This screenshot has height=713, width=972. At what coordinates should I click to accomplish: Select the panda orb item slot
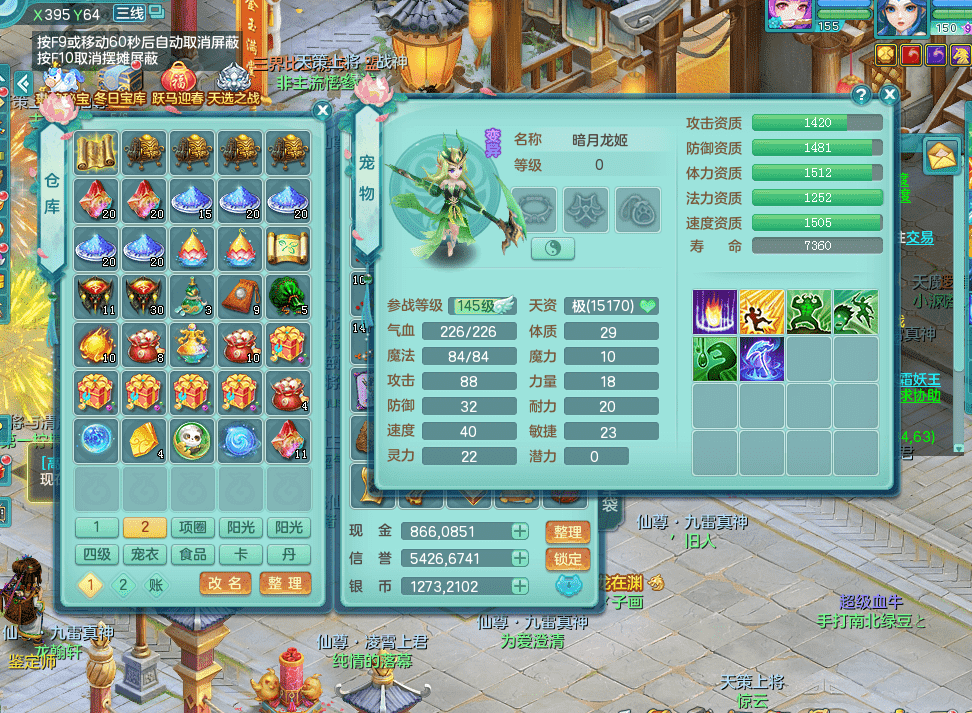pyautogui.click(x=194, y=439)
